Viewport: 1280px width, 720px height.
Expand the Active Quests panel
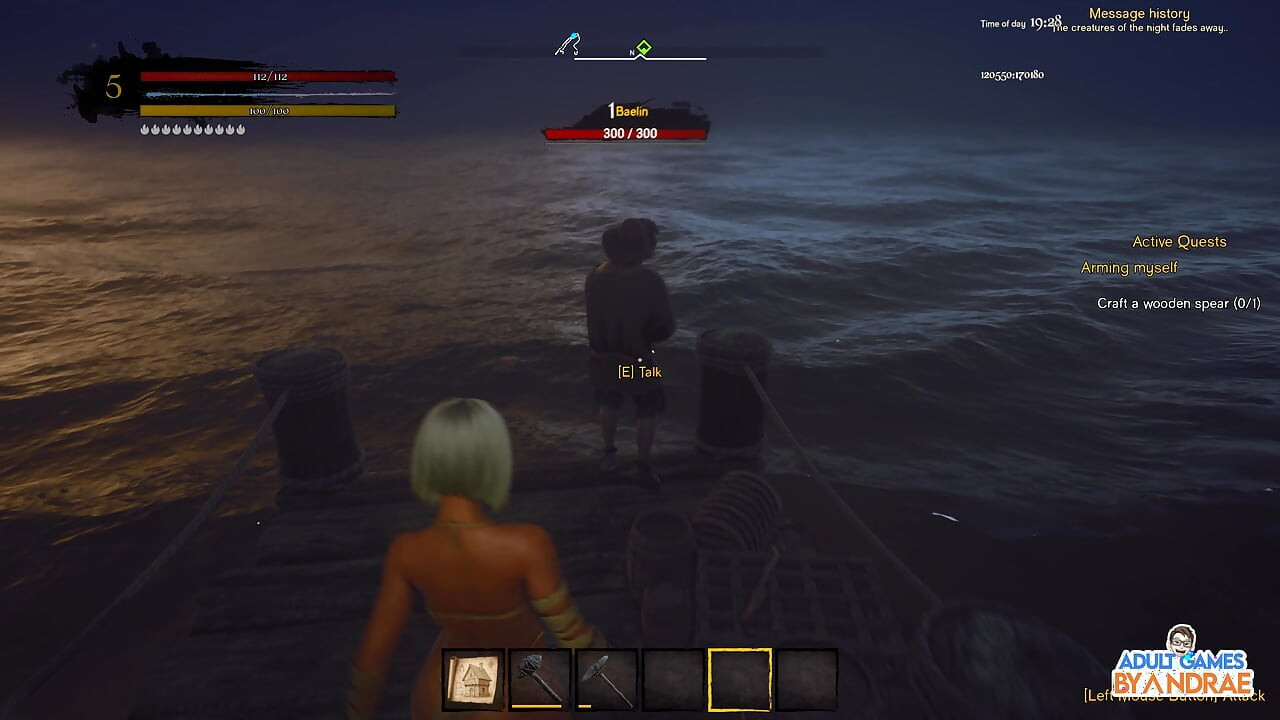pyautogui.click(x=1179, y=241)
